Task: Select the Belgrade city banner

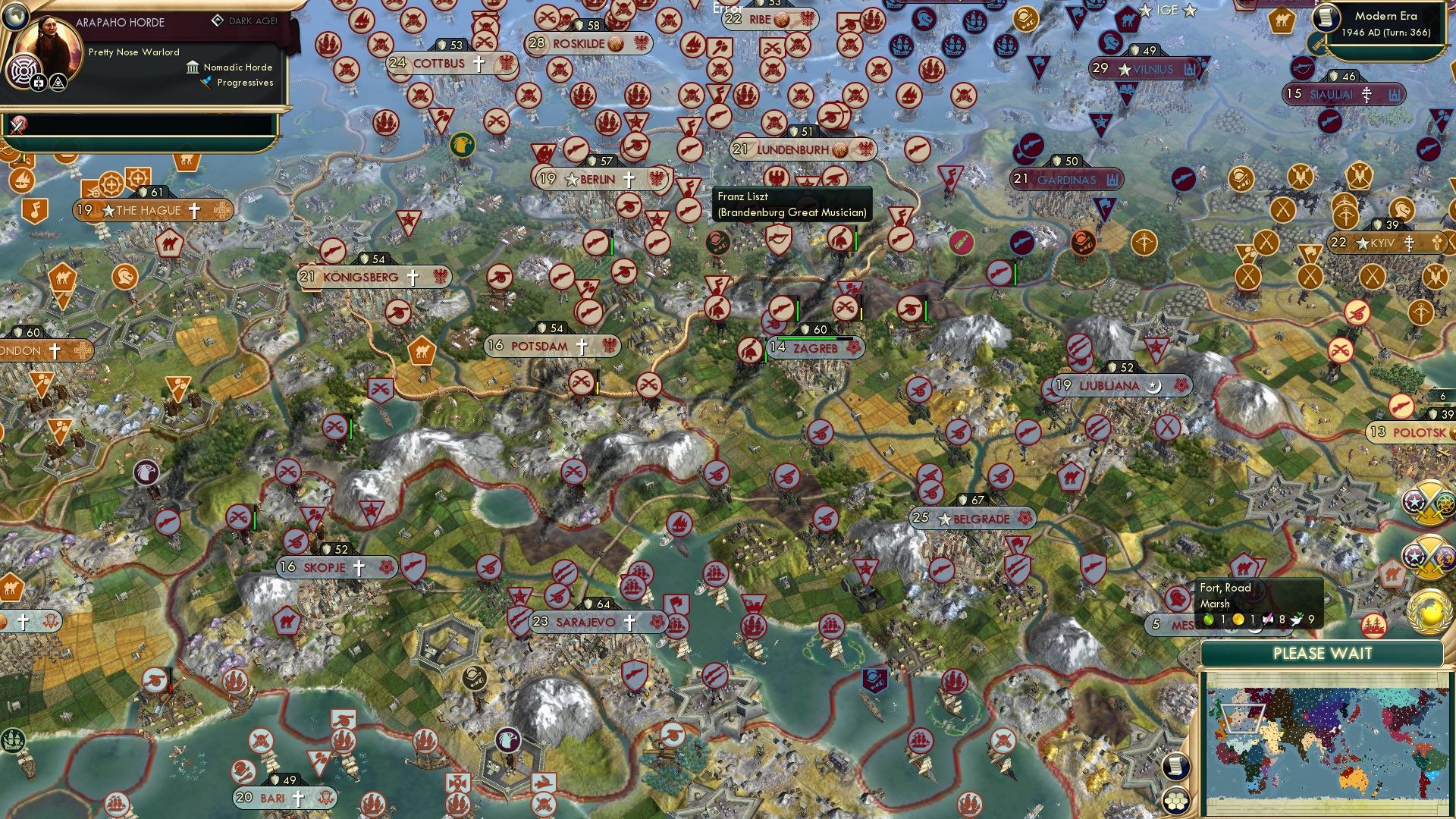Action: coord(973,519)
